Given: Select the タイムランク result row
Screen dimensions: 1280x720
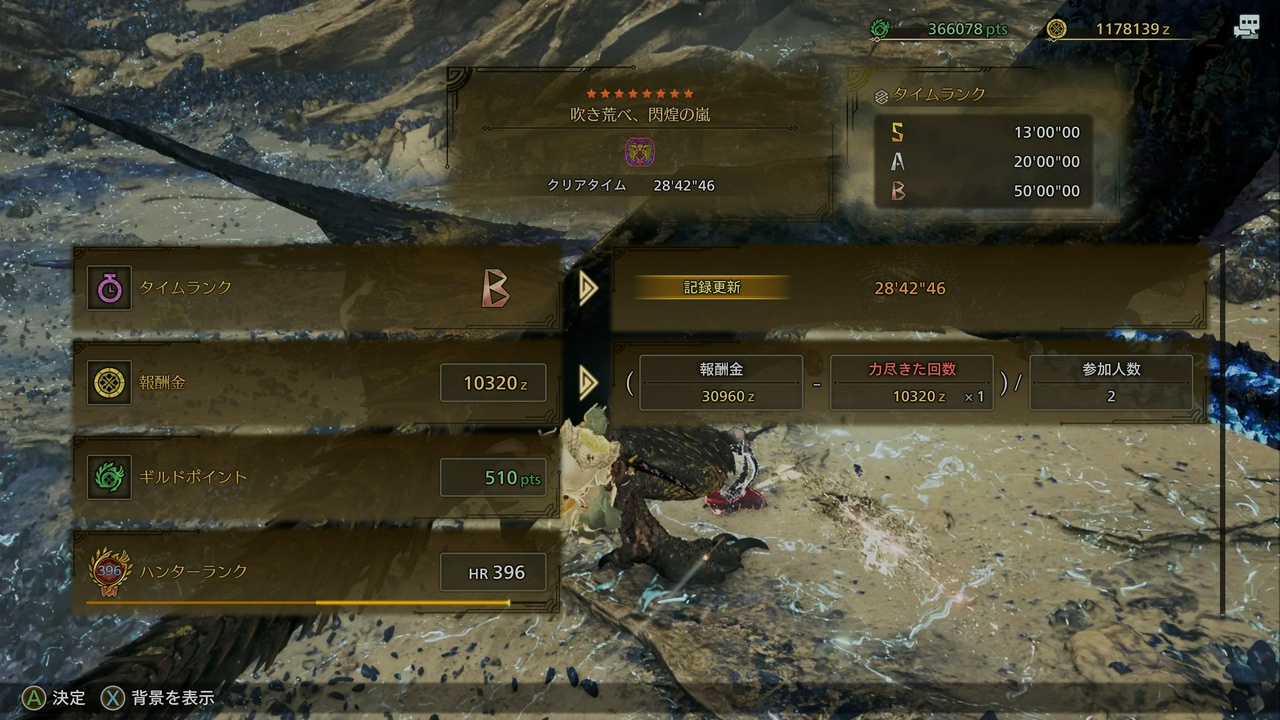Looking at the screenshot, I should click(316, 288).
